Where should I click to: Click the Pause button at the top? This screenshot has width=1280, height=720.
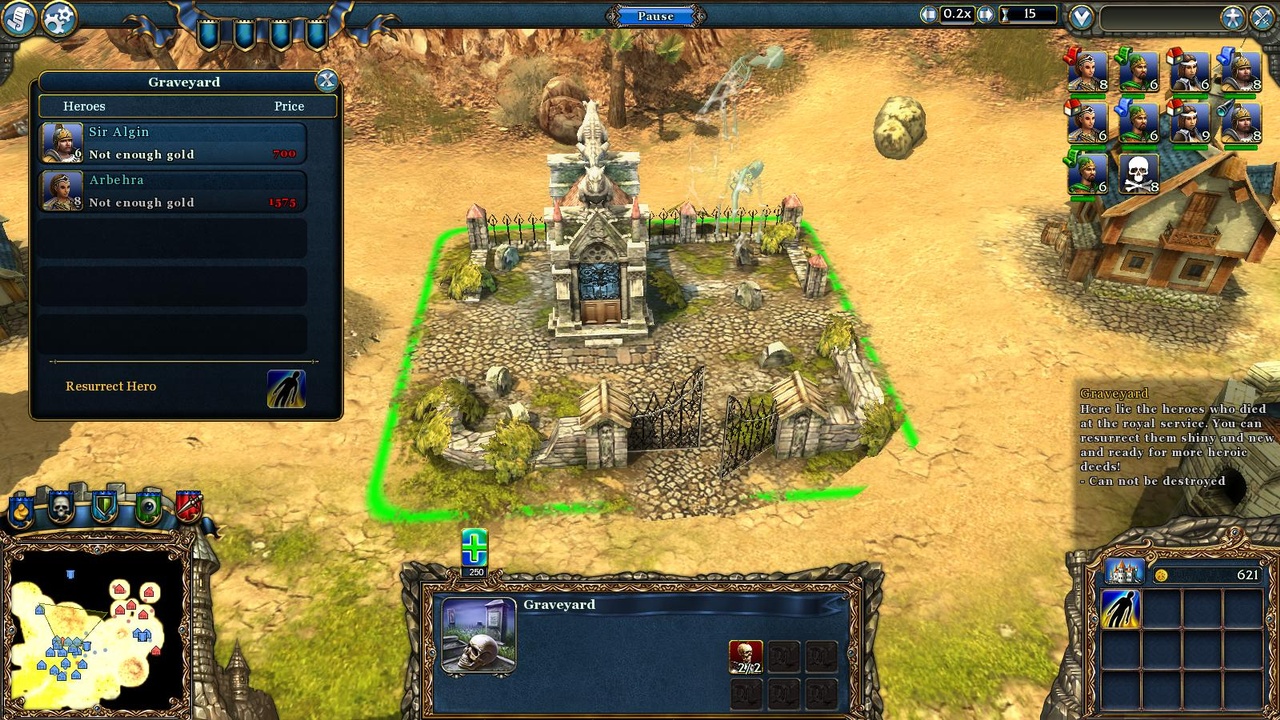656,15
